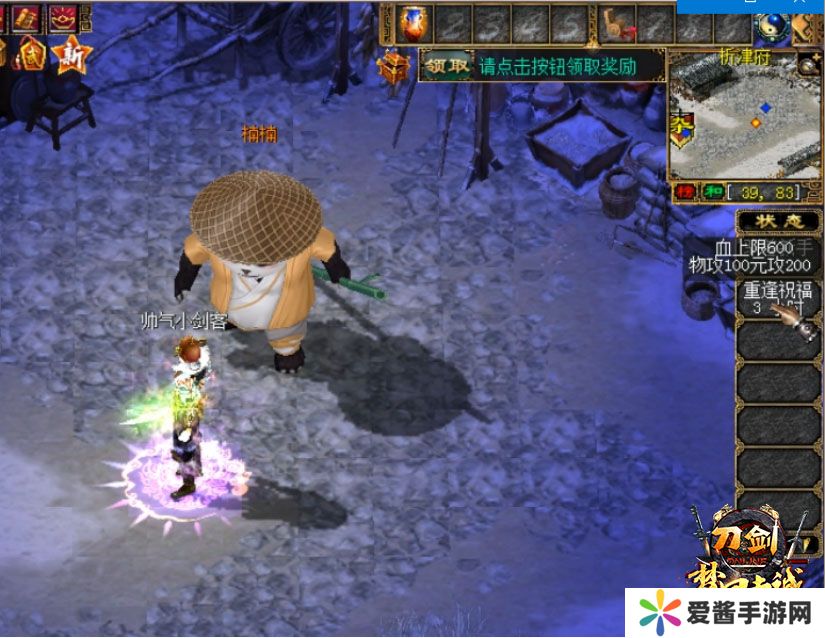
Task: Use the potion jar in the hotbar
Action: 412,23
